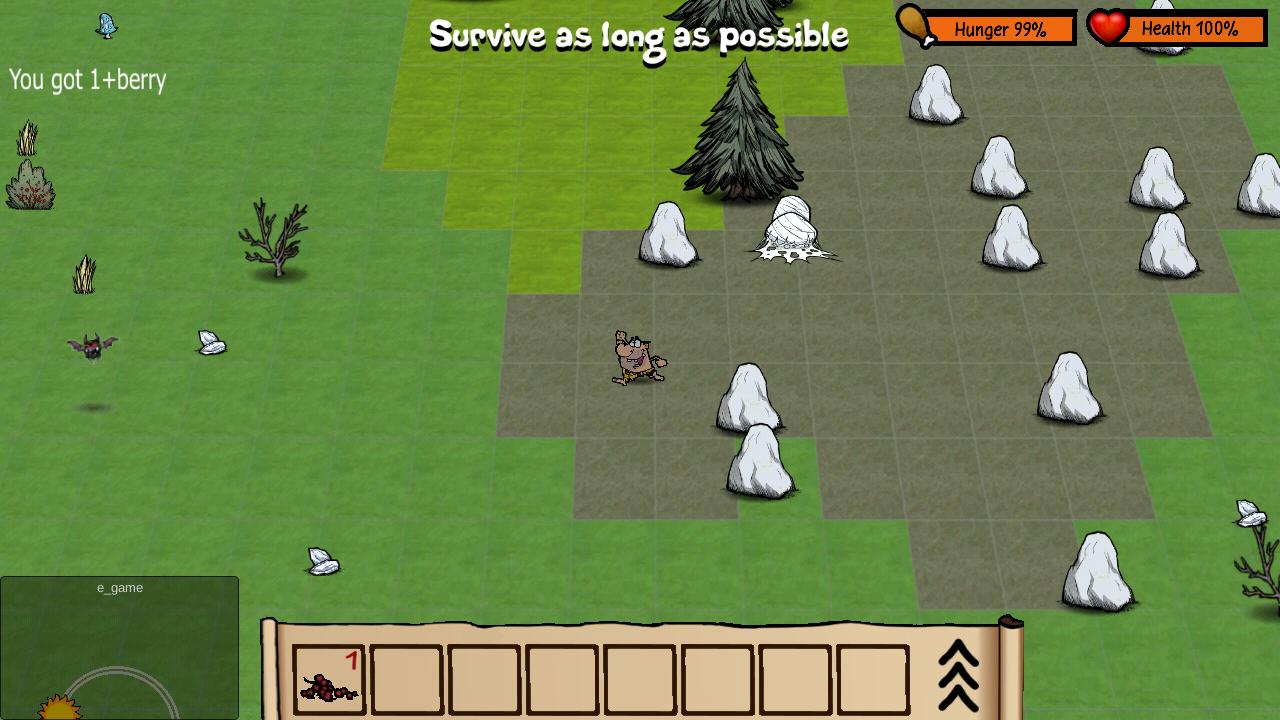Click the last empty inventory slot
This screenshot has height=720, width=1280.
pyautogui.click(x=870, y=678)
